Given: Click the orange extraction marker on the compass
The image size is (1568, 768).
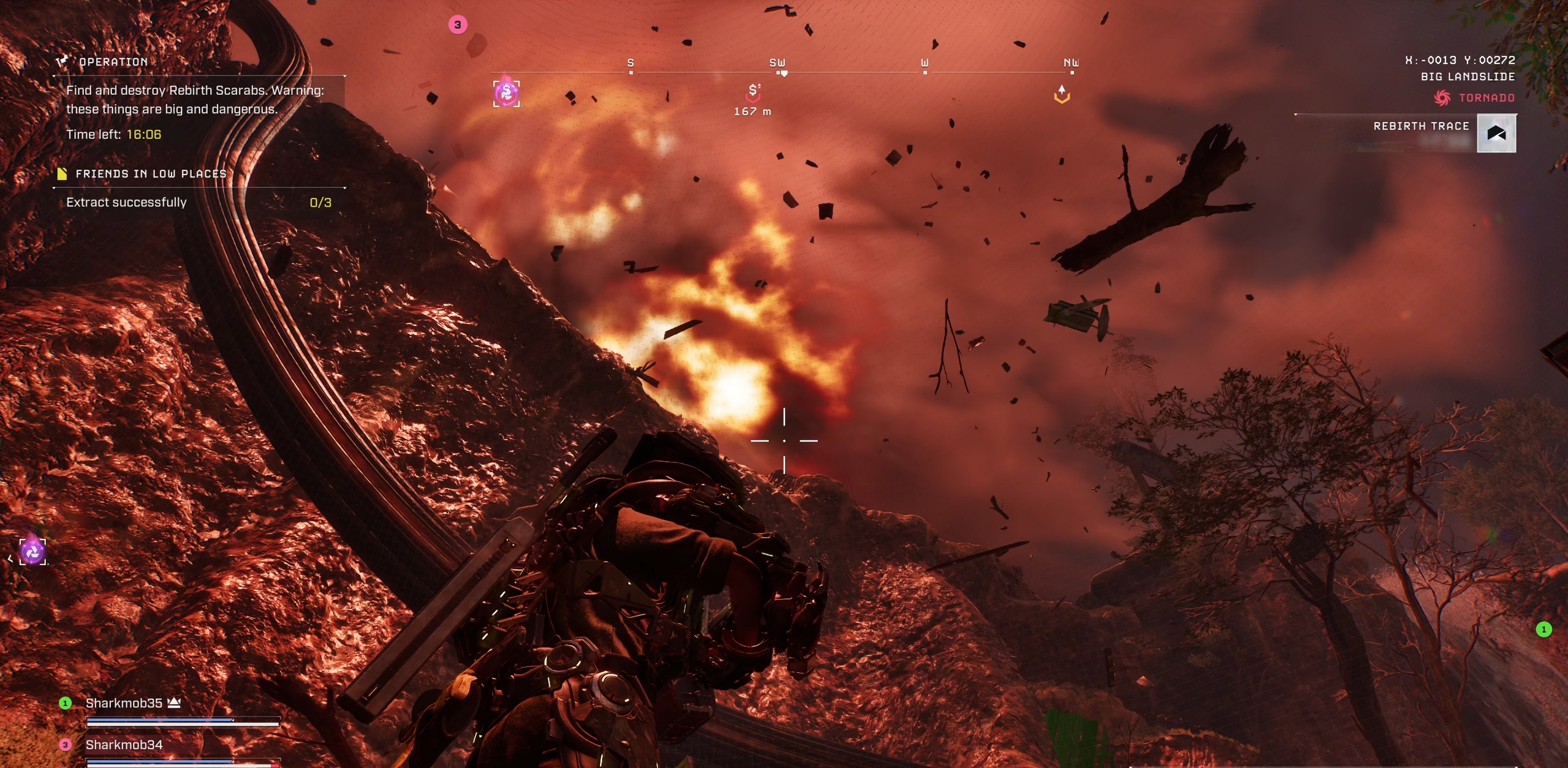Looking at the screenshot, I should coord(1062,94).
